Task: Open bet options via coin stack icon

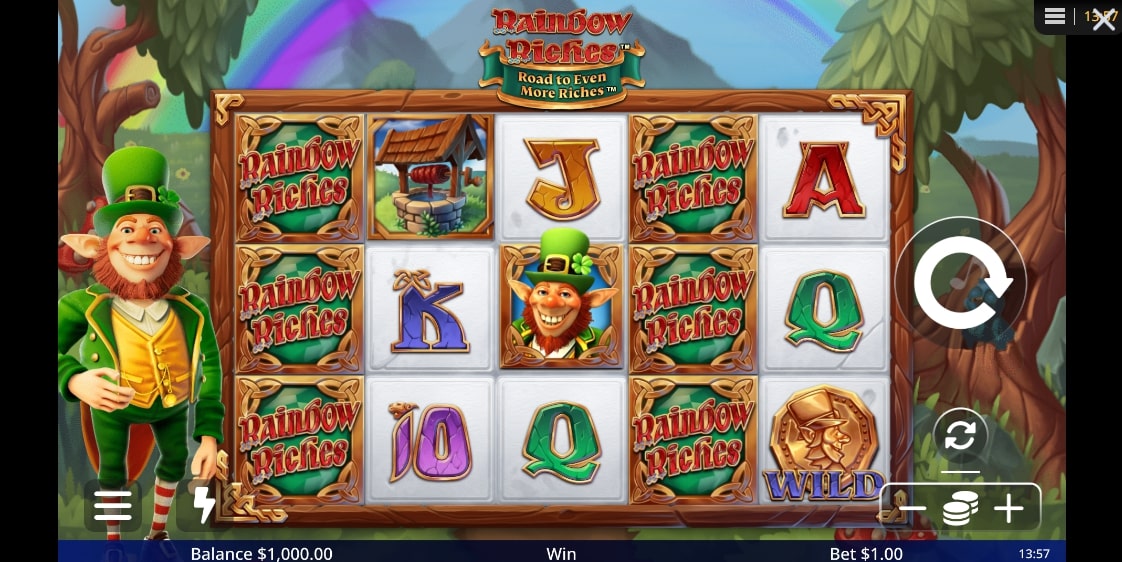Action: point(960,509)
